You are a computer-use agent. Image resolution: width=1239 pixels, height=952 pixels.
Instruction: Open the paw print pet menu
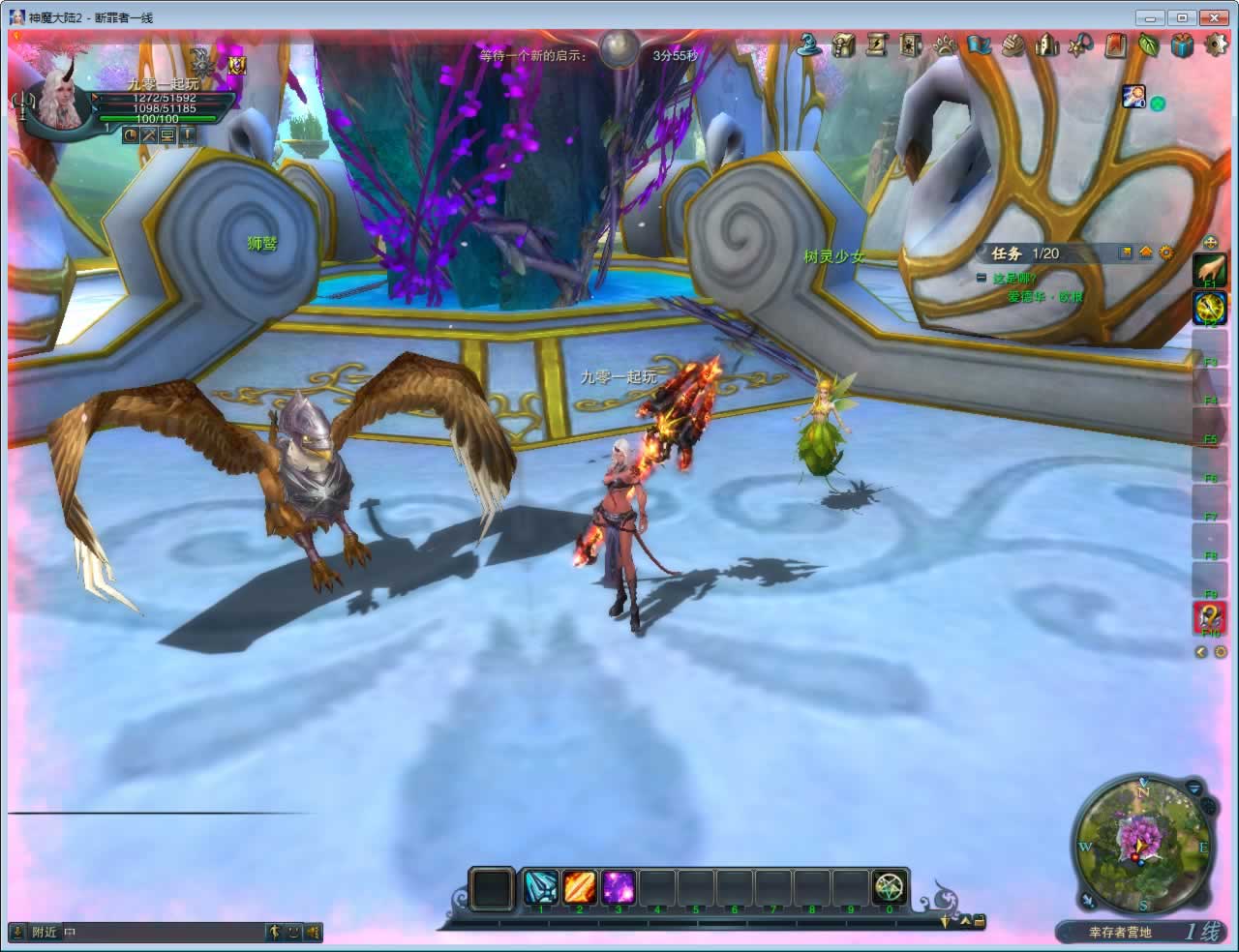point(945,45)
